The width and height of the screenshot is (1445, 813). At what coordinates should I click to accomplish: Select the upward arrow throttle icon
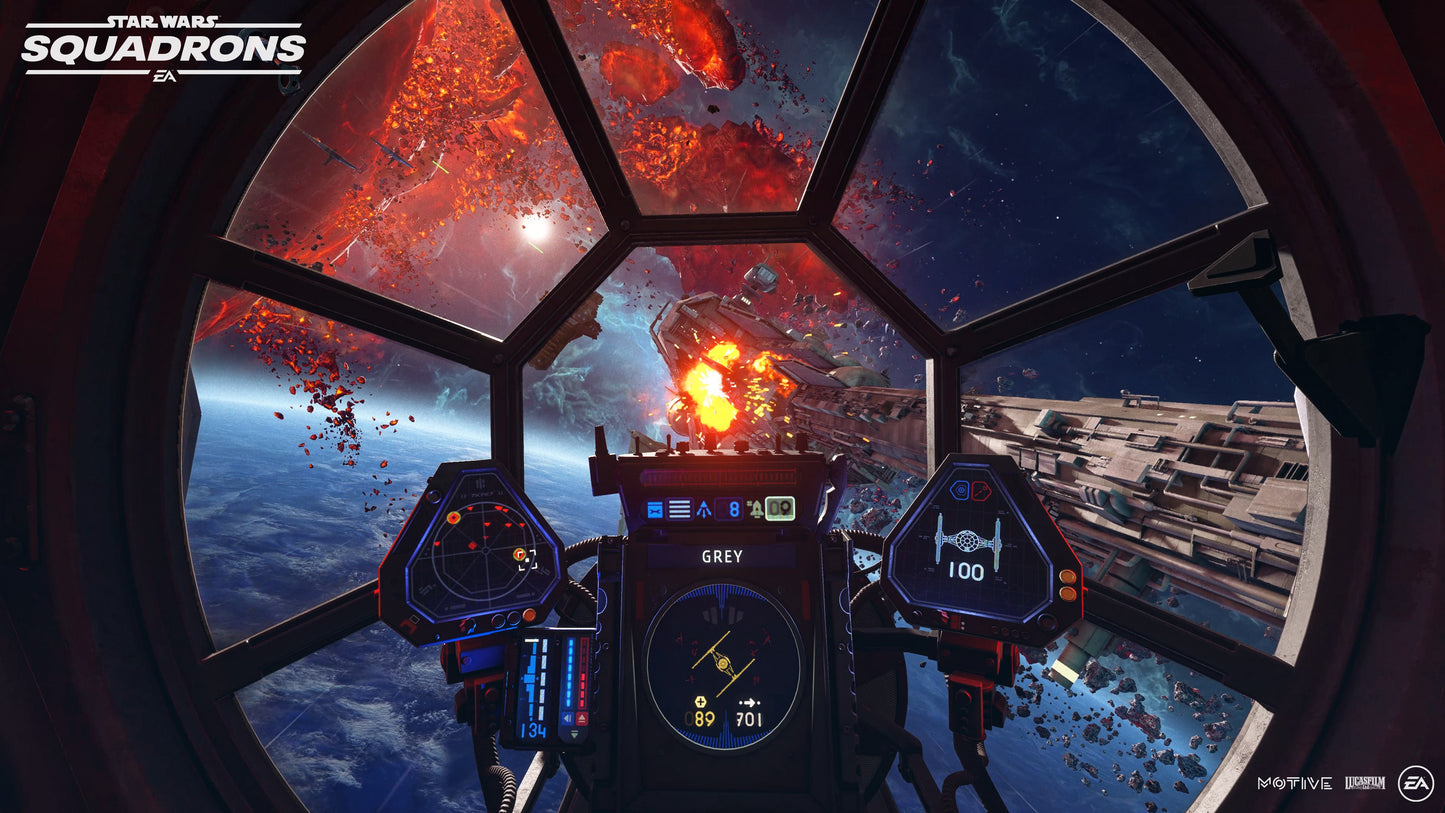pyautogui.click(x=704, y=509)
